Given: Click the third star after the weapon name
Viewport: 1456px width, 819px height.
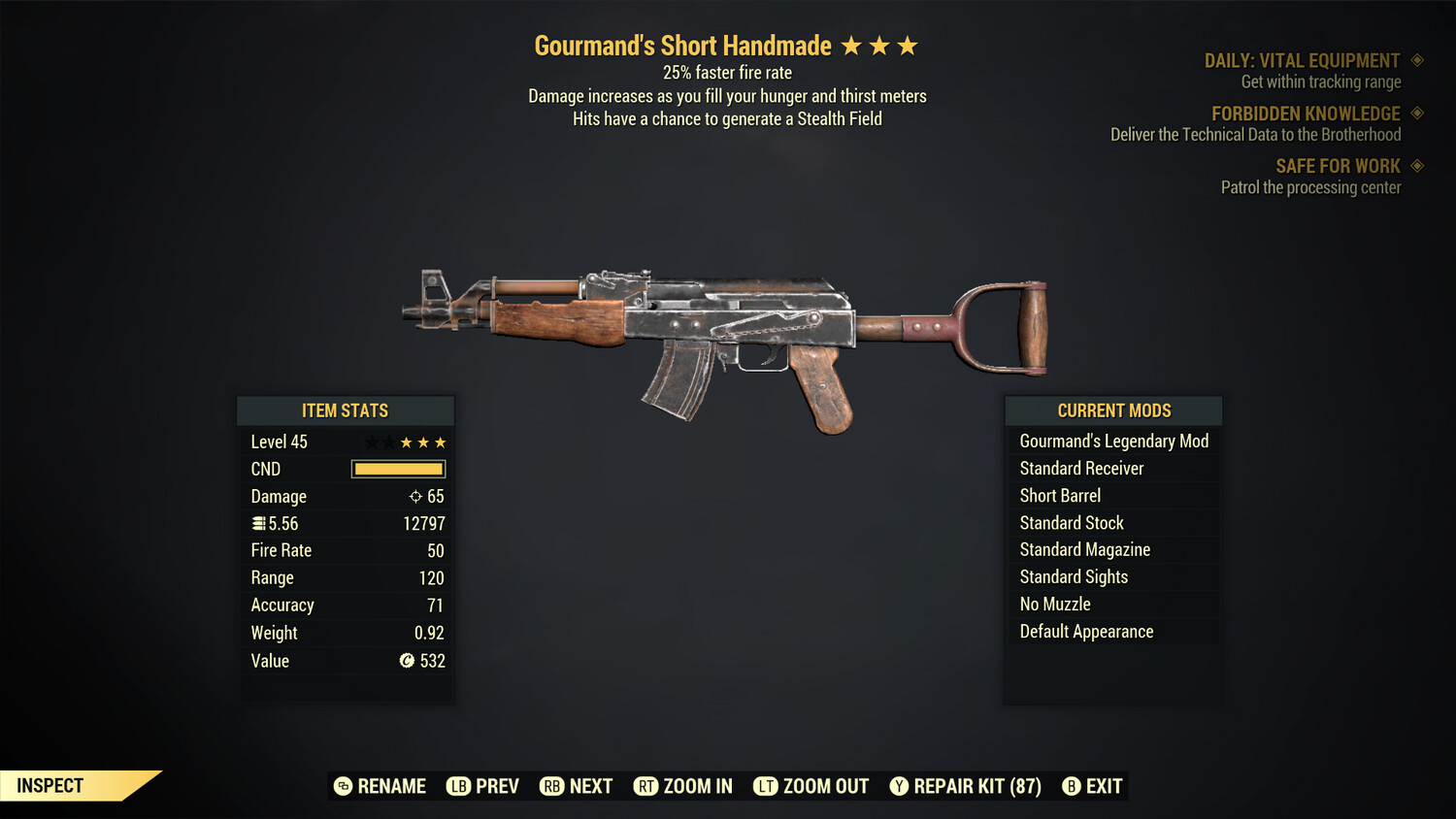Looking at the screenshot, I should 907,44.
